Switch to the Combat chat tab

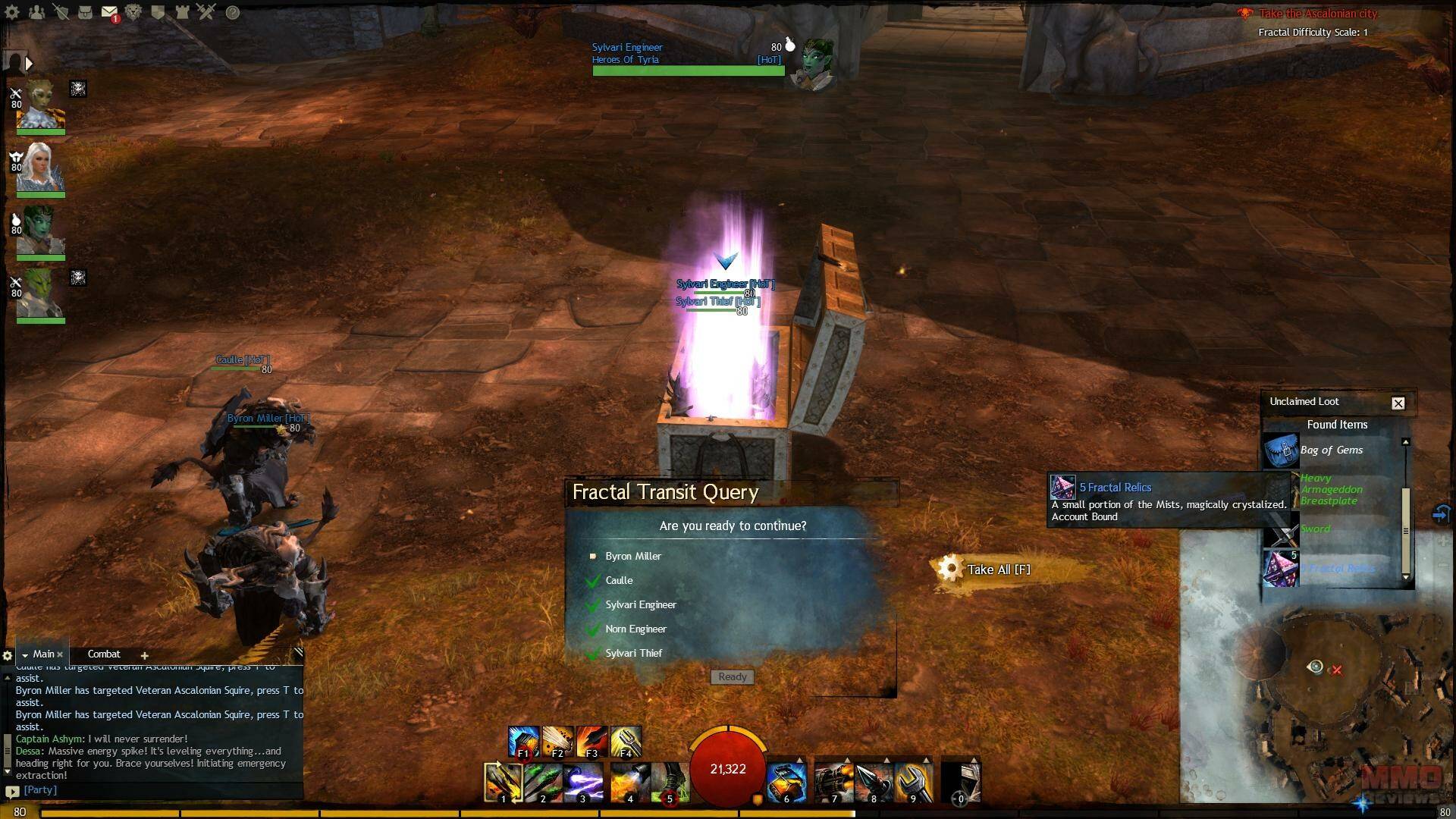click(104, 654)
